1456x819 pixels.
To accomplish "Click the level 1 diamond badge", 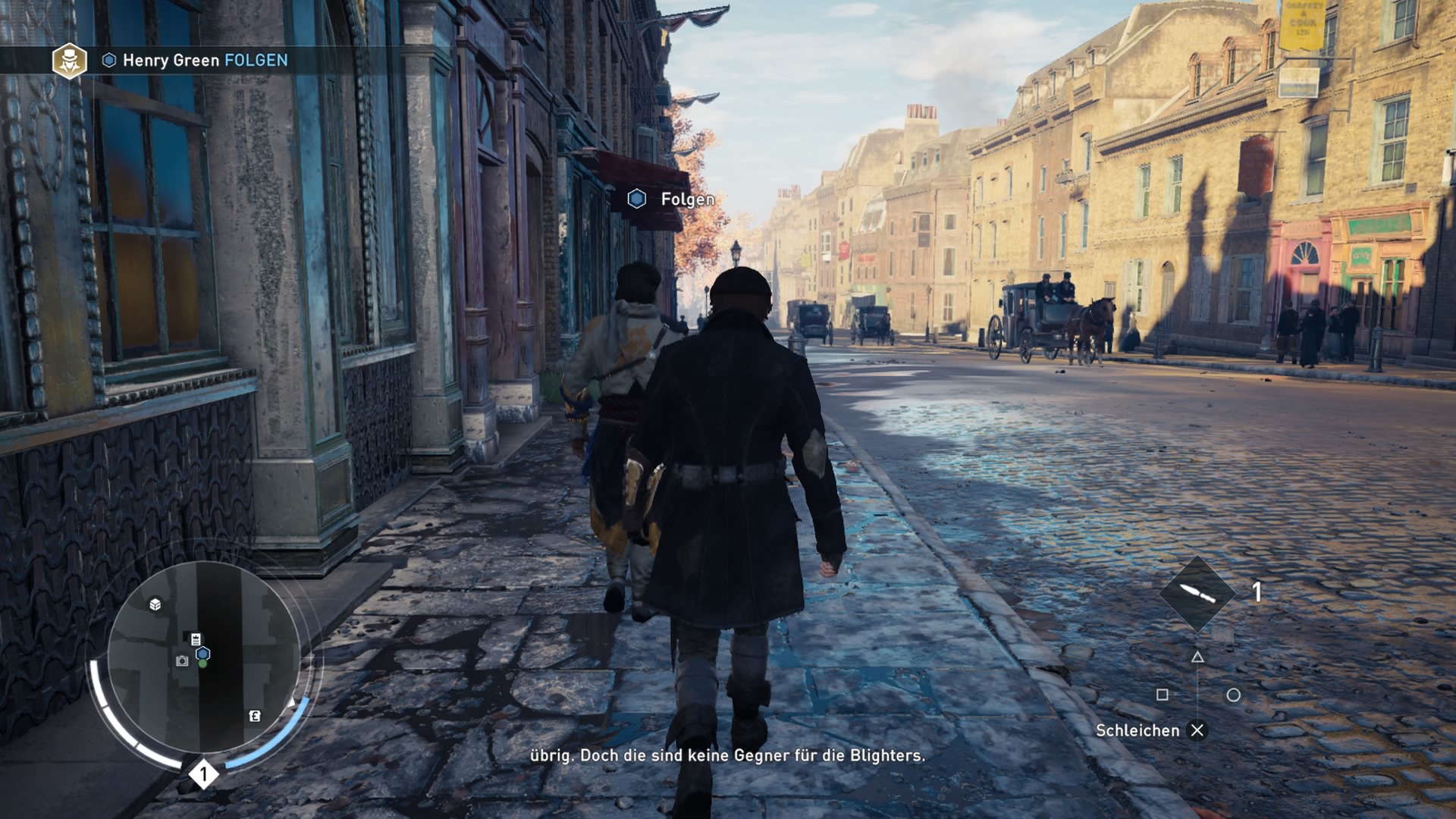I will click(203, 774).
